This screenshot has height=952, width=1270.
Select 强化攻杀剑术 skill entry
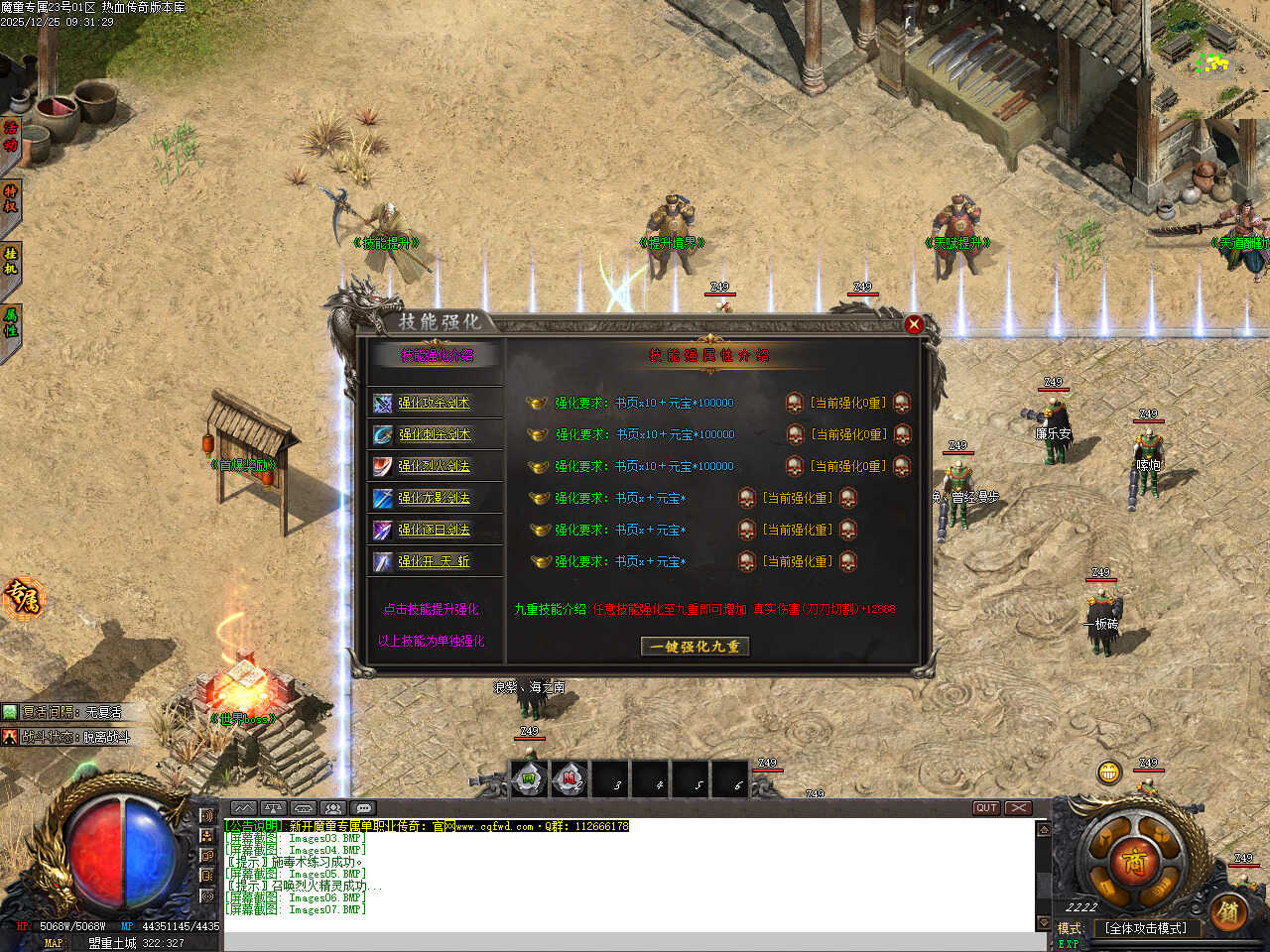pos(434,403)
